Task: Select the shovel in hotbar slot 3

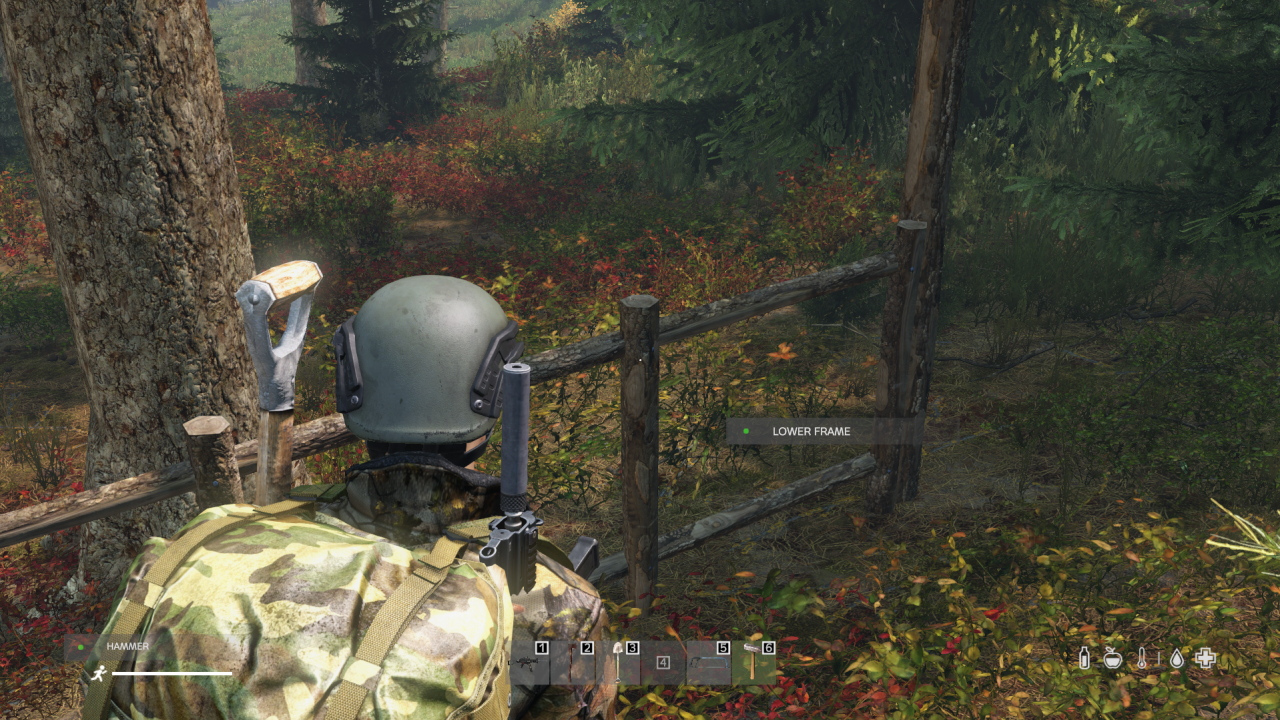Action: tap(617, 662)
